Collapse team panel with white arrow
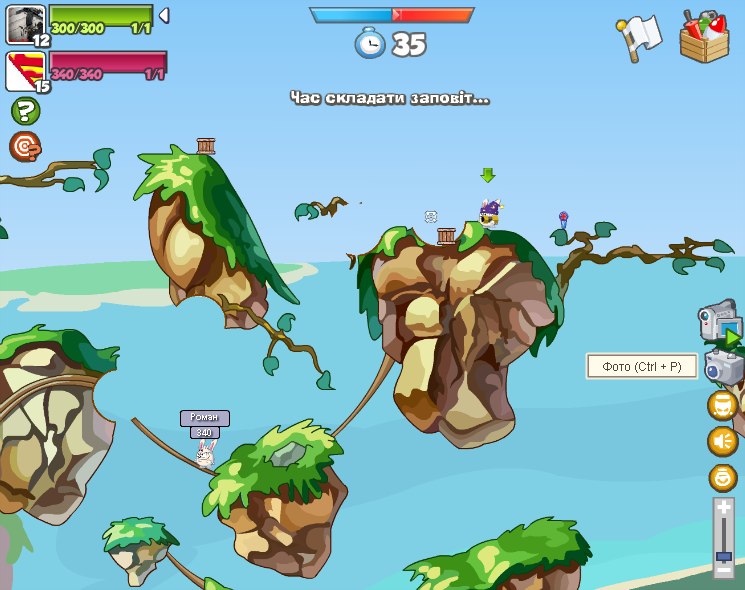 [x=164, y=15]
